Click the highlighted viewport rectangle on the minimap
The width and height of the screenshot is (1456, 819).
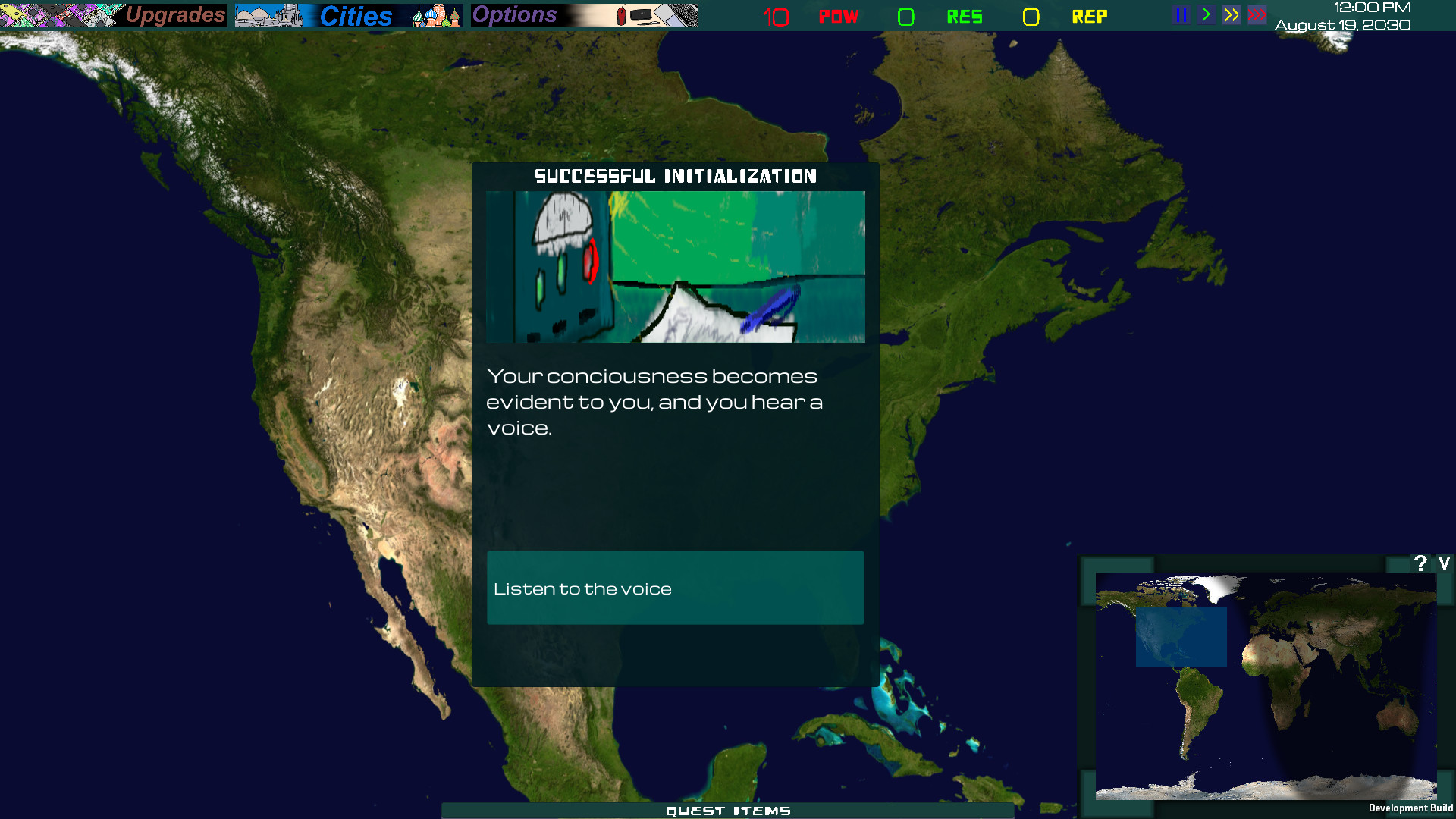(x=1181, y=638)
